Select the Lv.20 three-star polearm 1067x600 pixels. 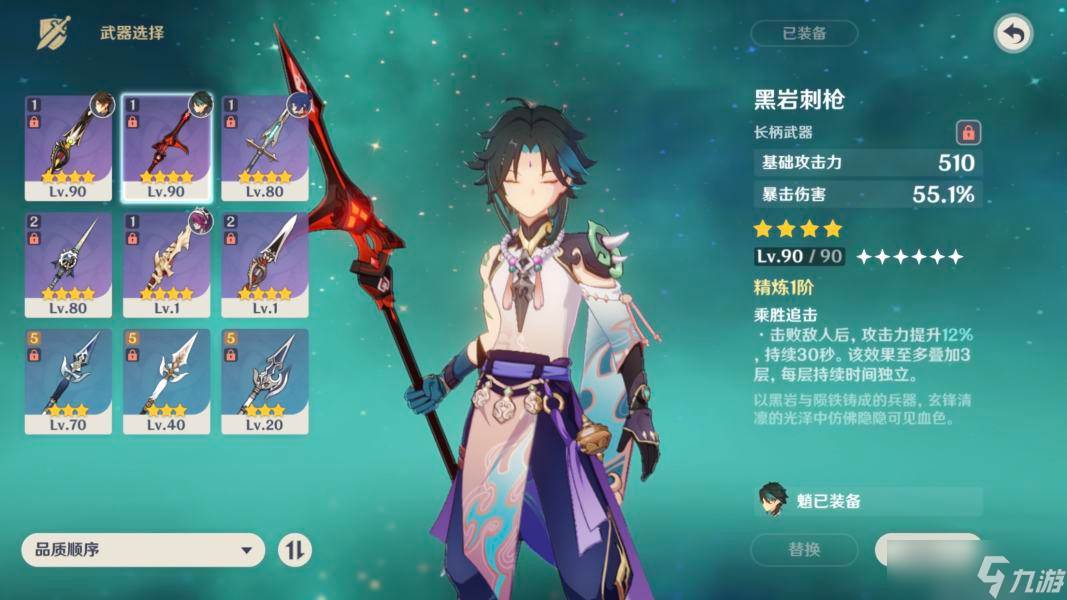[264, 381]
